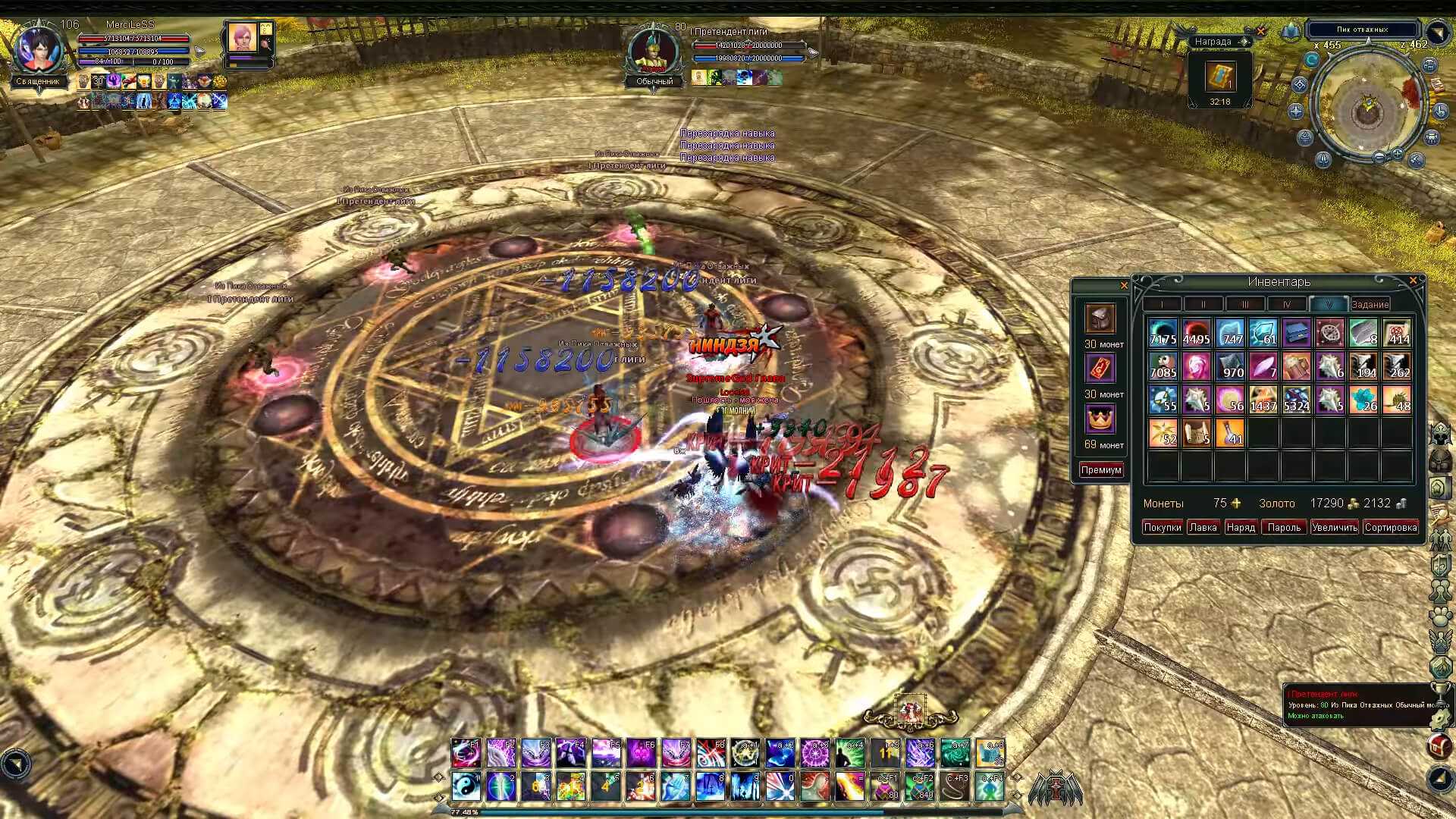Open the Награда reward scroll icon
The image size is (1456, 819).
(1220, 77)
